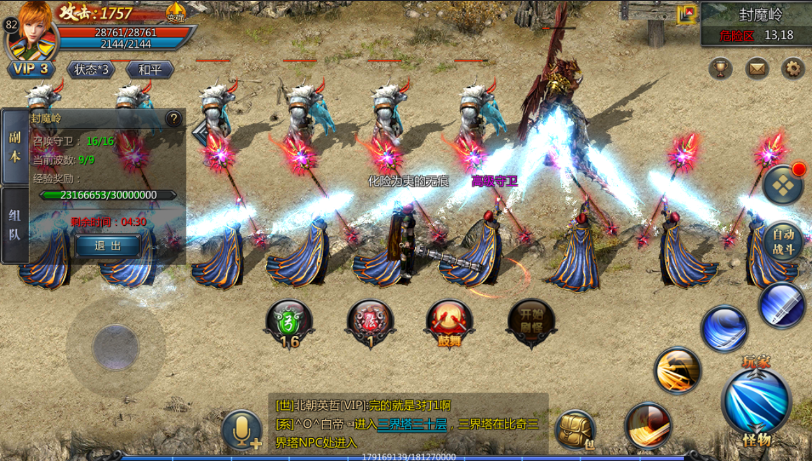Switch to the 副本 dungeon tab
Image resolution: width=812 pixels, height=461 pixels.
coord(14,147)
